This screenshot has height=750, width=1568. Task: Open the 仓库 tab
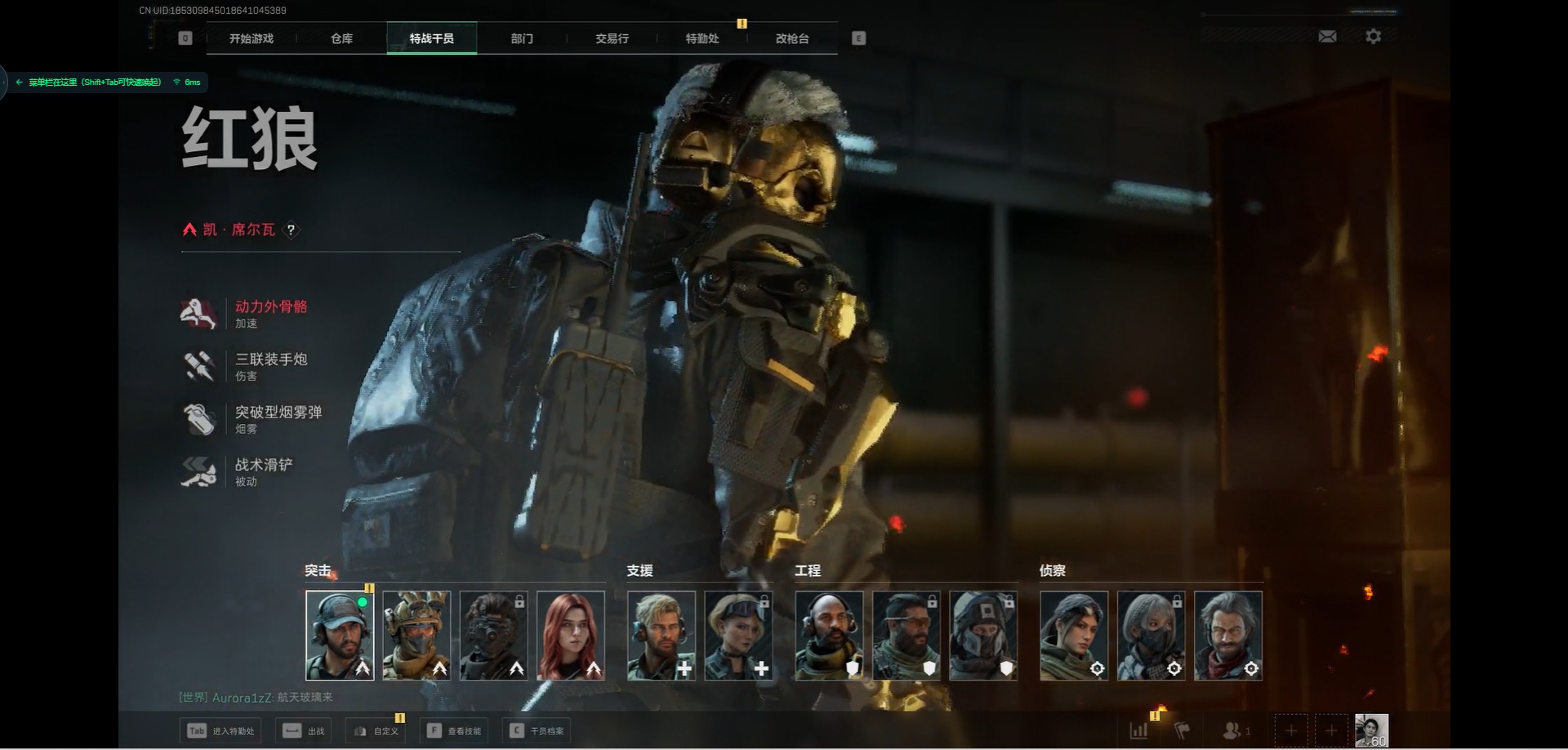pyautogui.click(x=341, y=38)
